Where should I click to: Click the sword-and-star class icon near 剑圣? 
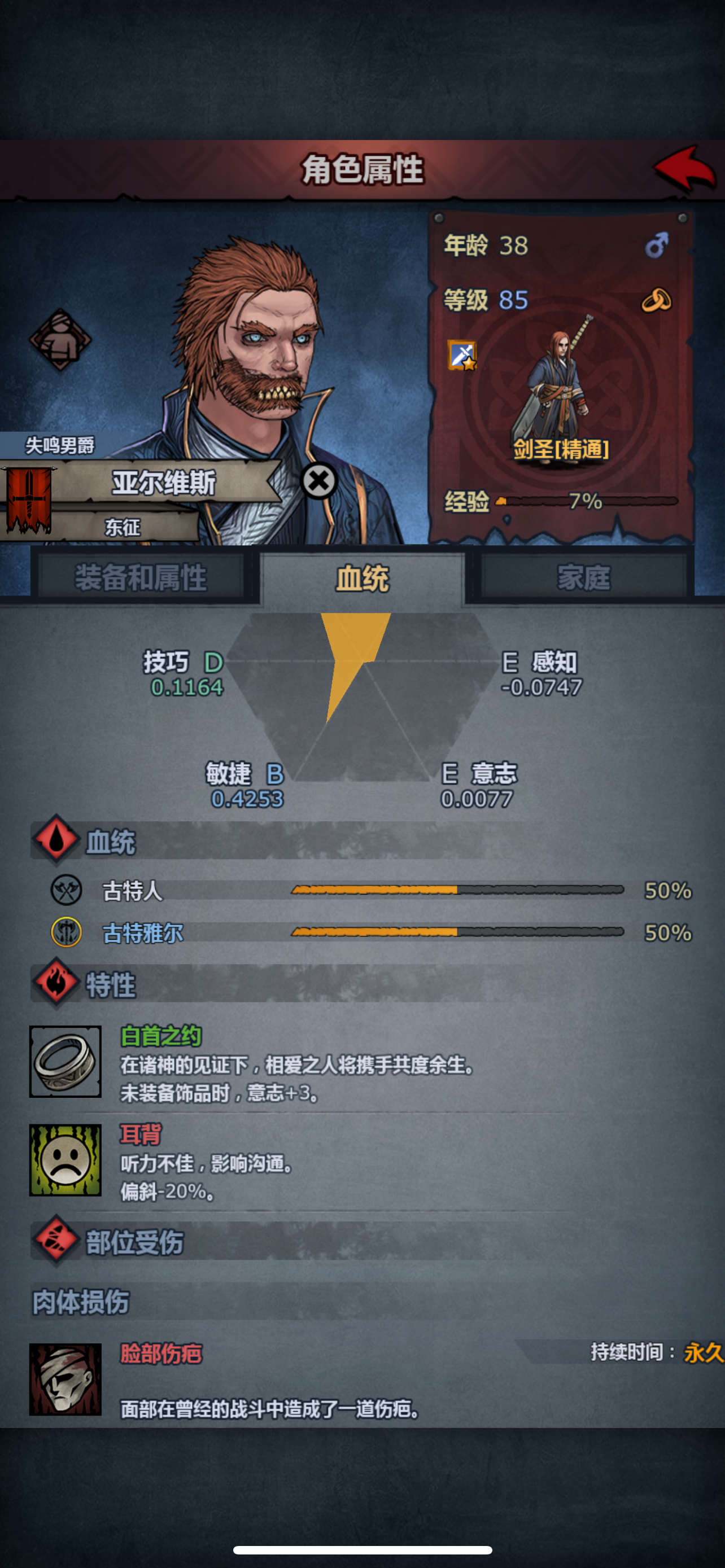tap(461, 354)
